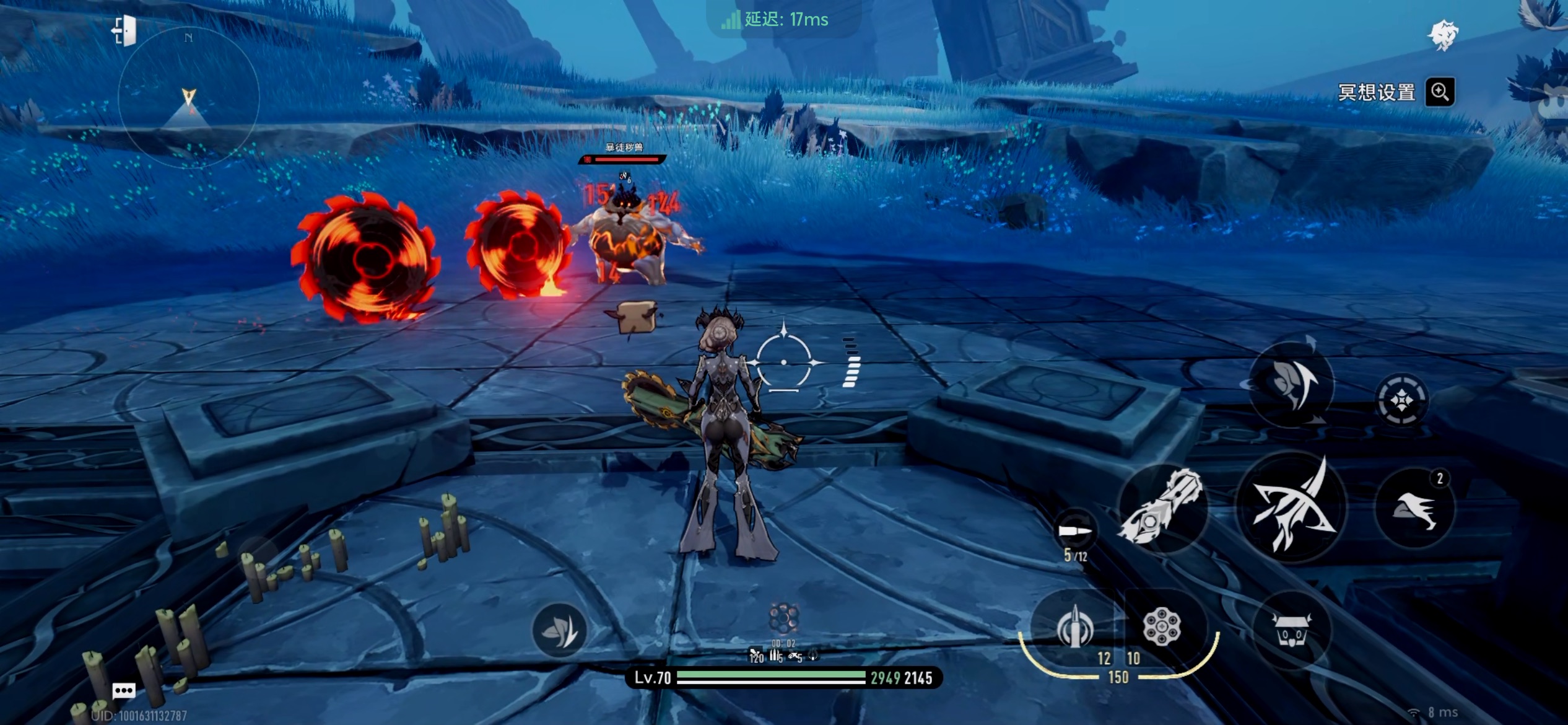The height and width of the screenshot is (725, 1568).
Task: Activate the bullet skill costing 12
Action: tap(1074, 627)
